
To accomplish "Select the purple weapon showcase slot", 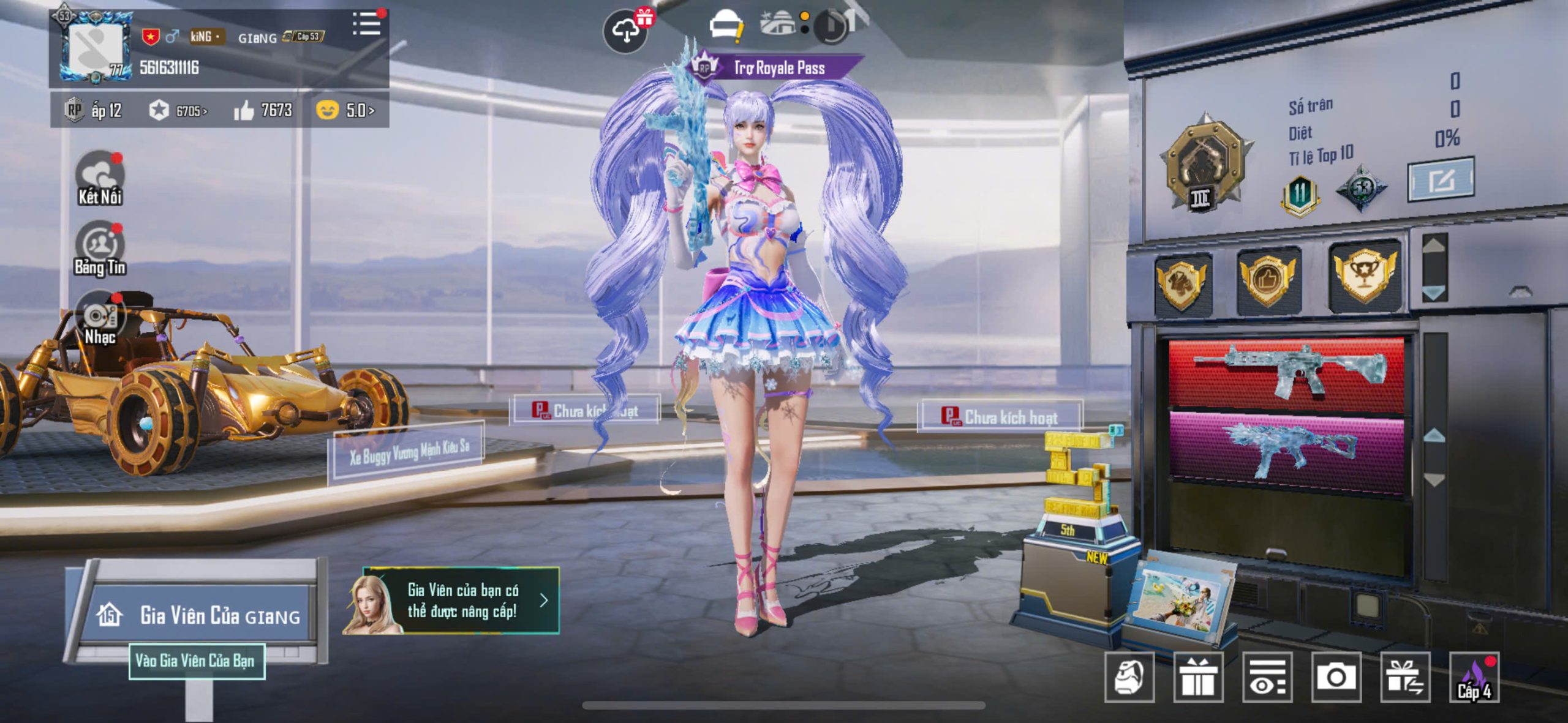I will click(1287, 449).
